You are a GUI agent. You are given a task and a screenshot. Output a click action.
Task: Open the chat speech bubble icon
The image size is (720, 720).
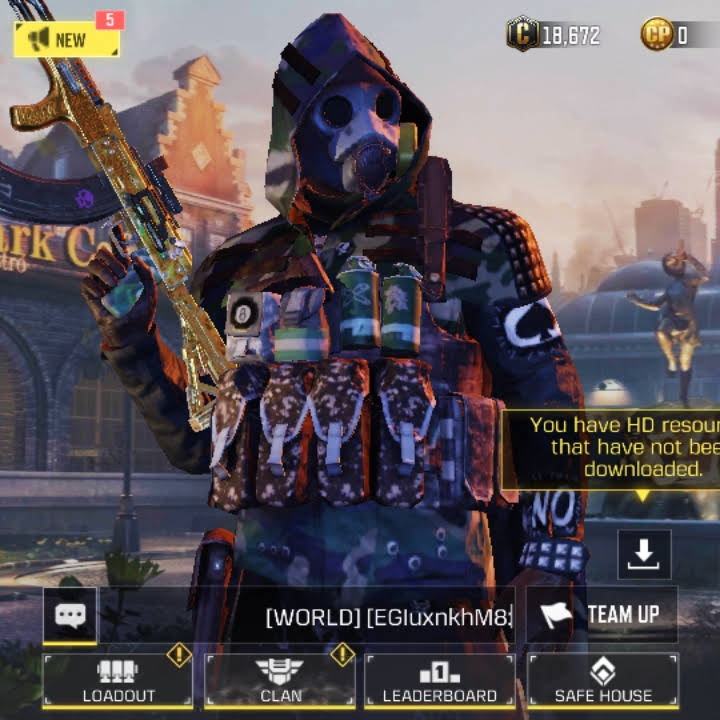coord(70,615)
